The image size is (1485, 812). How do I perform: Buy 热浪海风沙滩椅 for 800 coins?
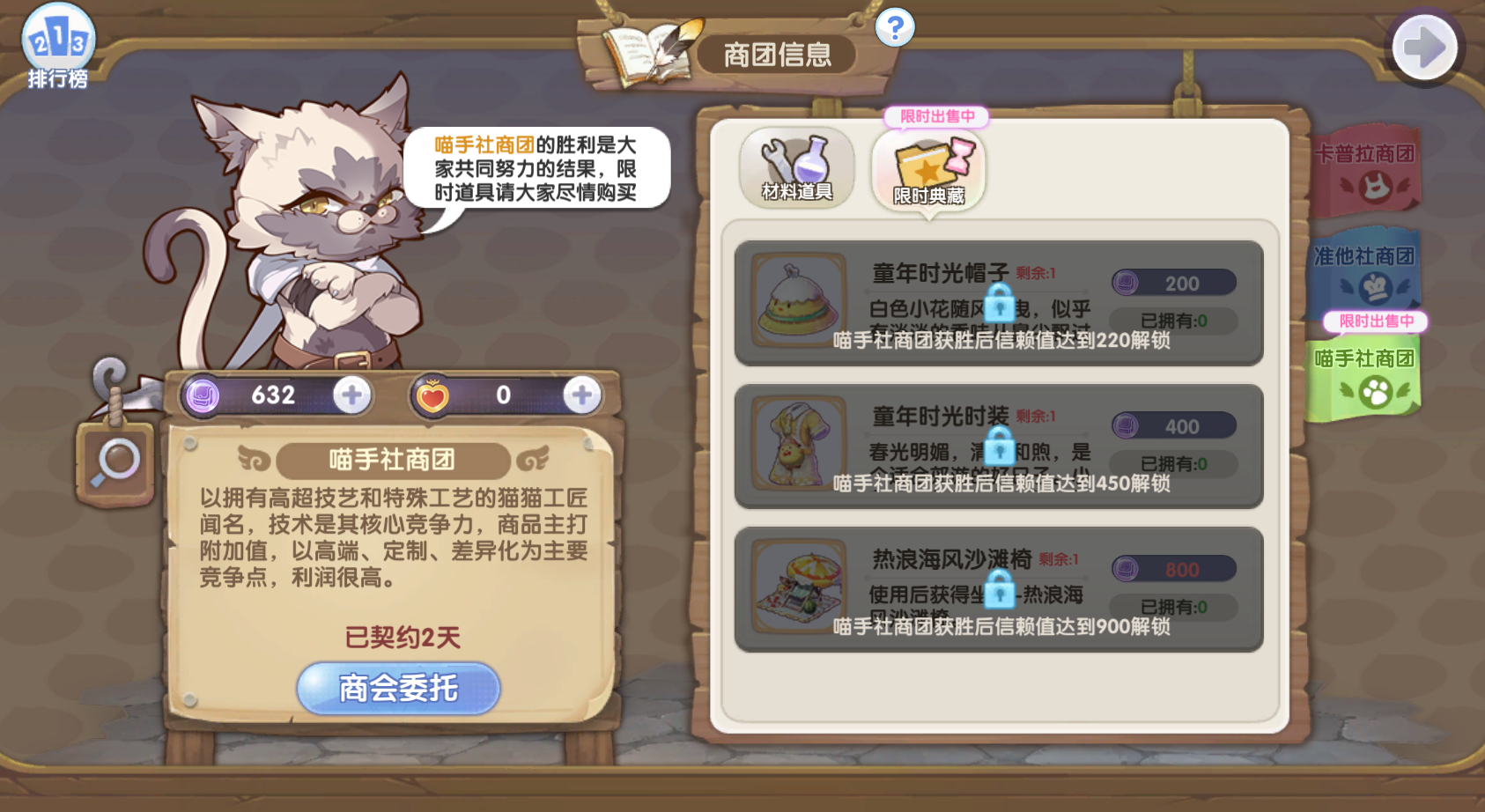1174,568
